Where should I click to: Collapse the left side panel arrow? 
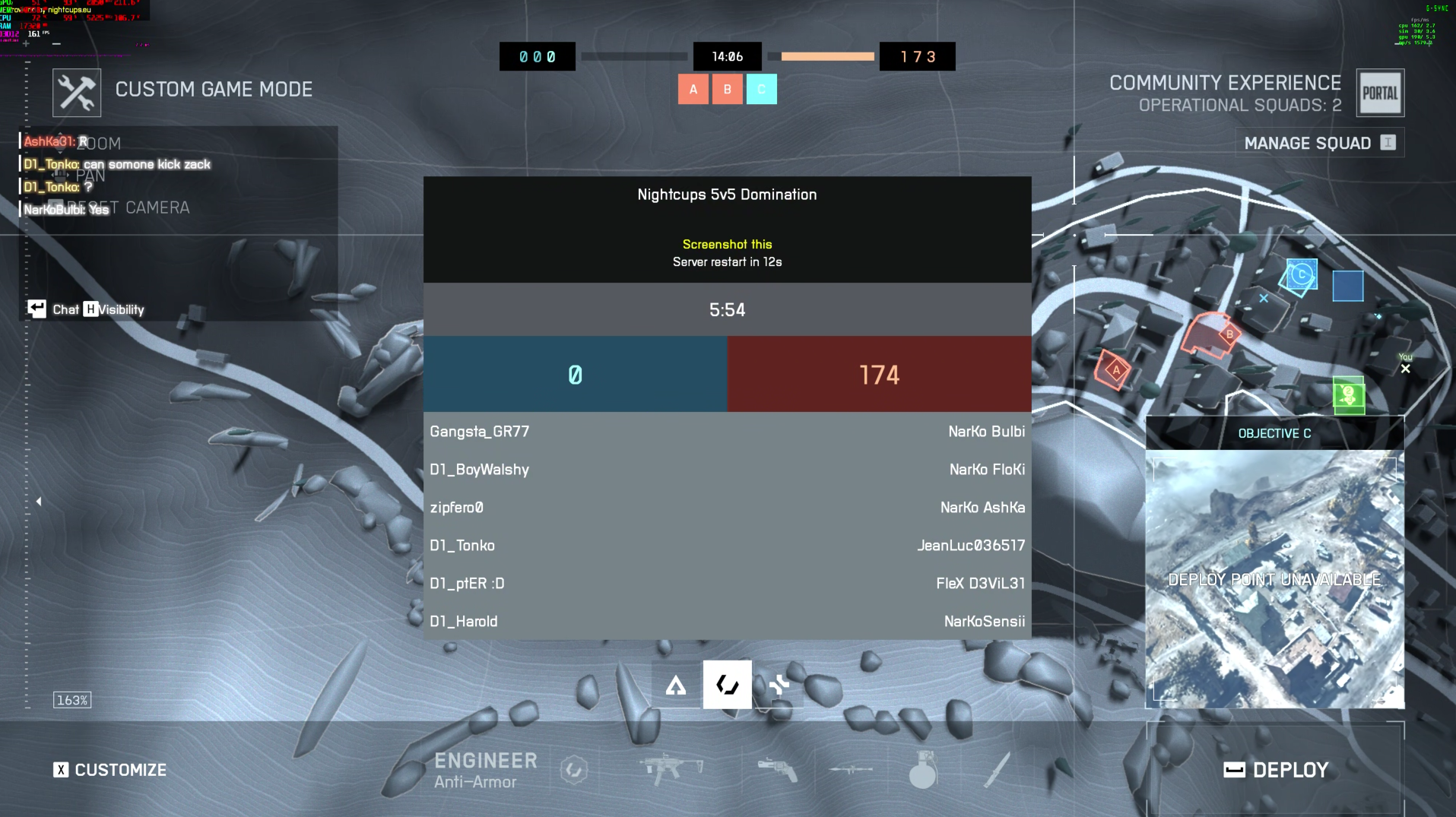tap(39, 502)
